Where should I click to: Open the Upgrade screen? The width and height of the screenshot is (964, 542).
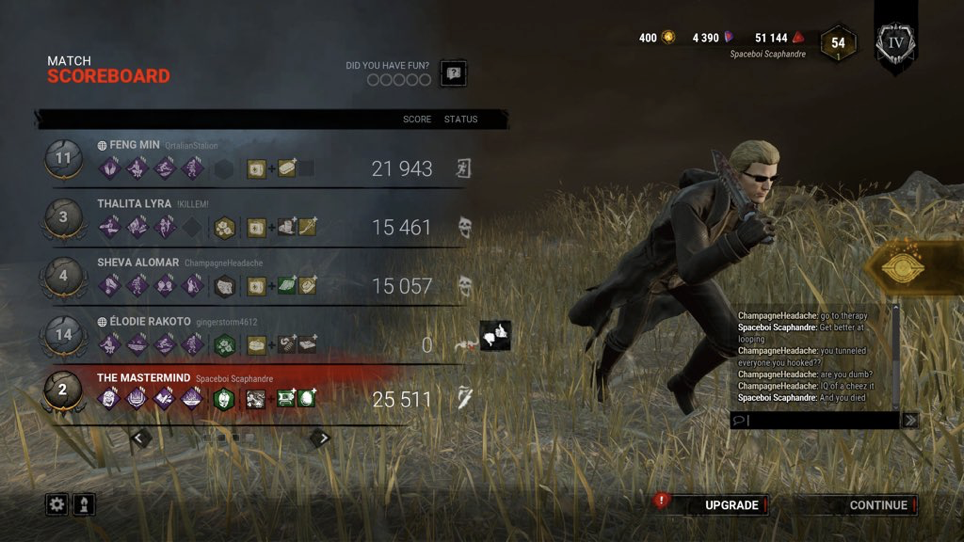point(731,505)
